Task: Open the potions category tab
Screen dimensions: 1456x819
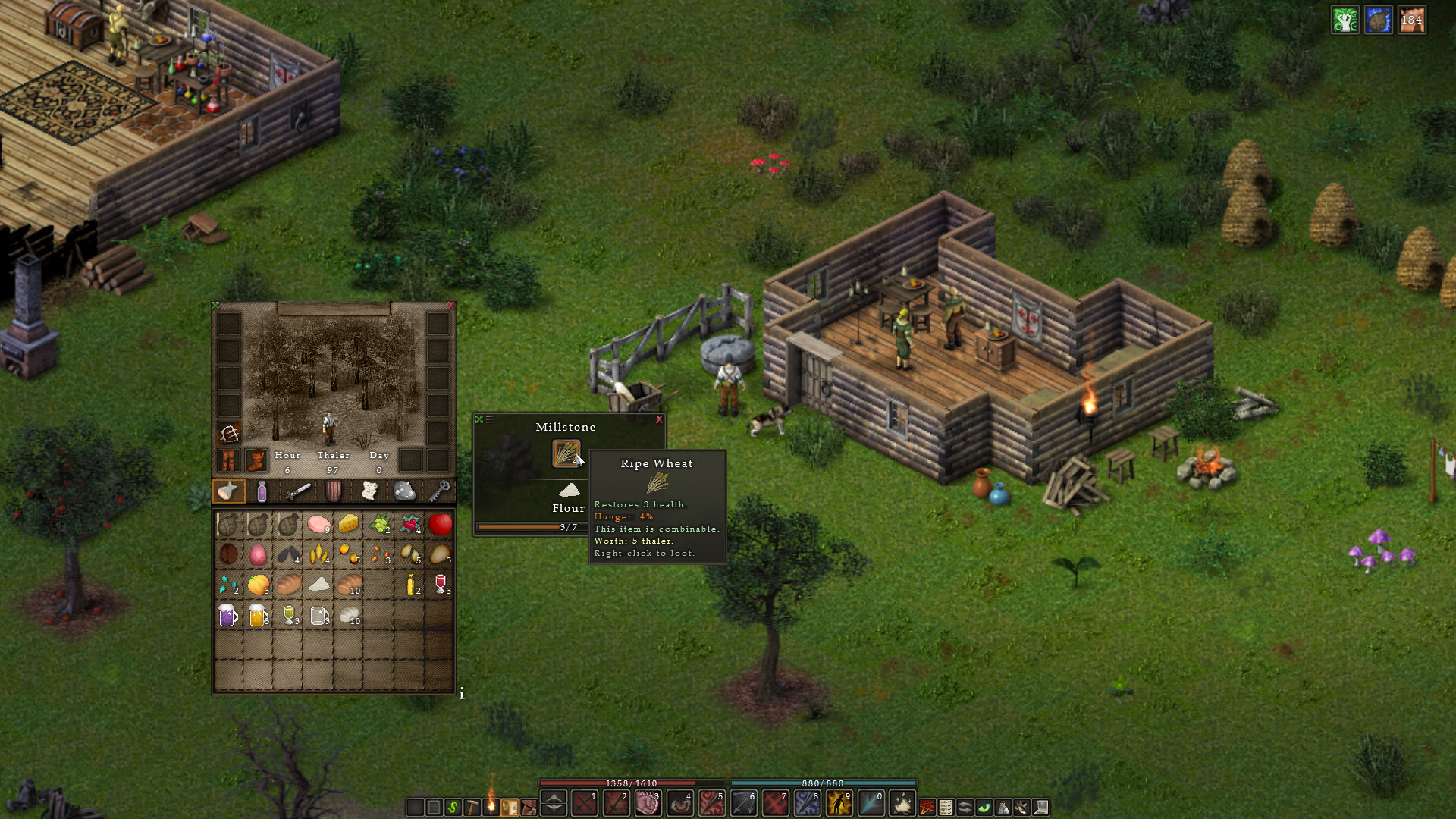Action: point(262,491)
